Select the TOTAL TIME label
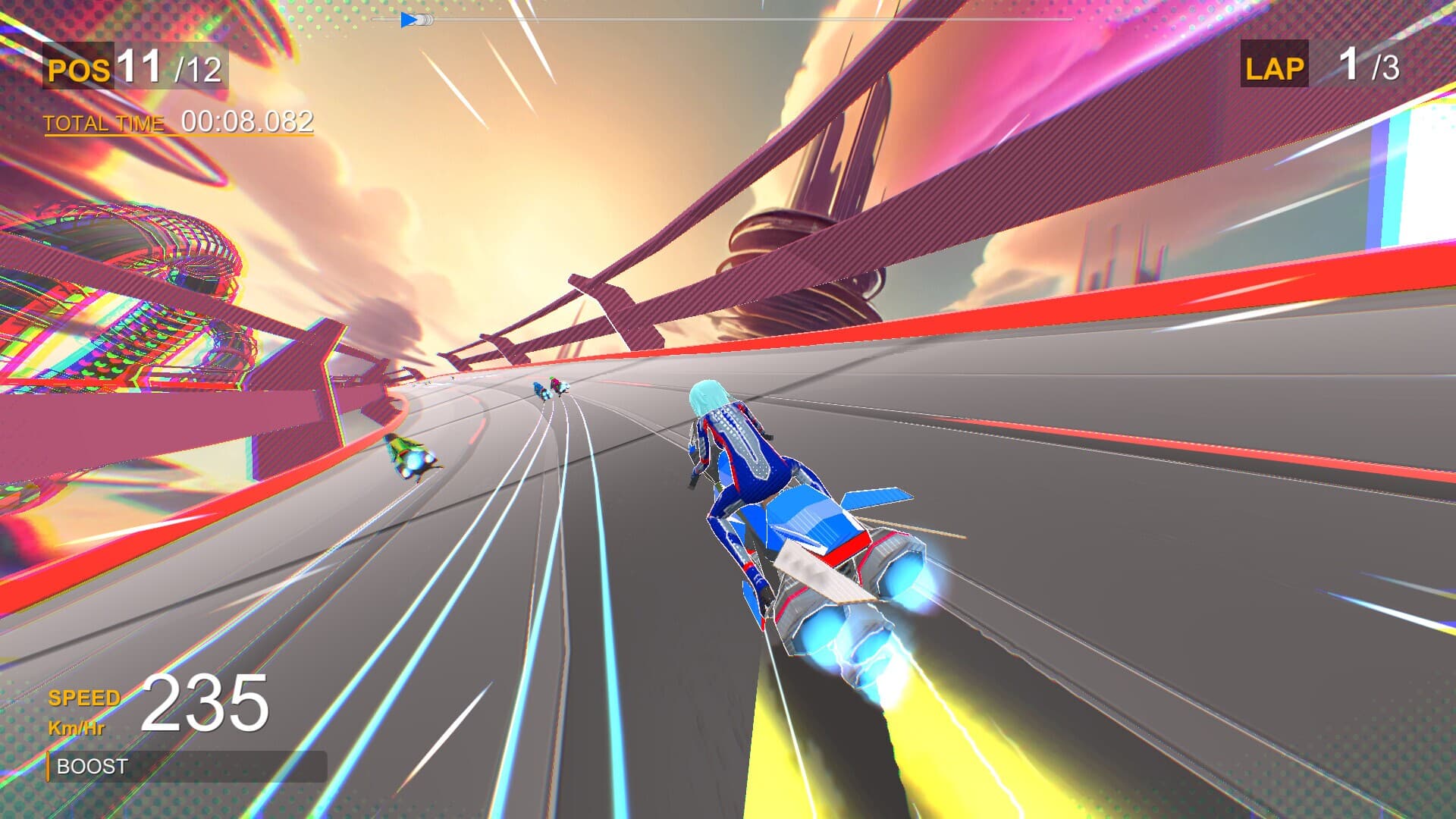1456x819 pixels. (104, 121)
